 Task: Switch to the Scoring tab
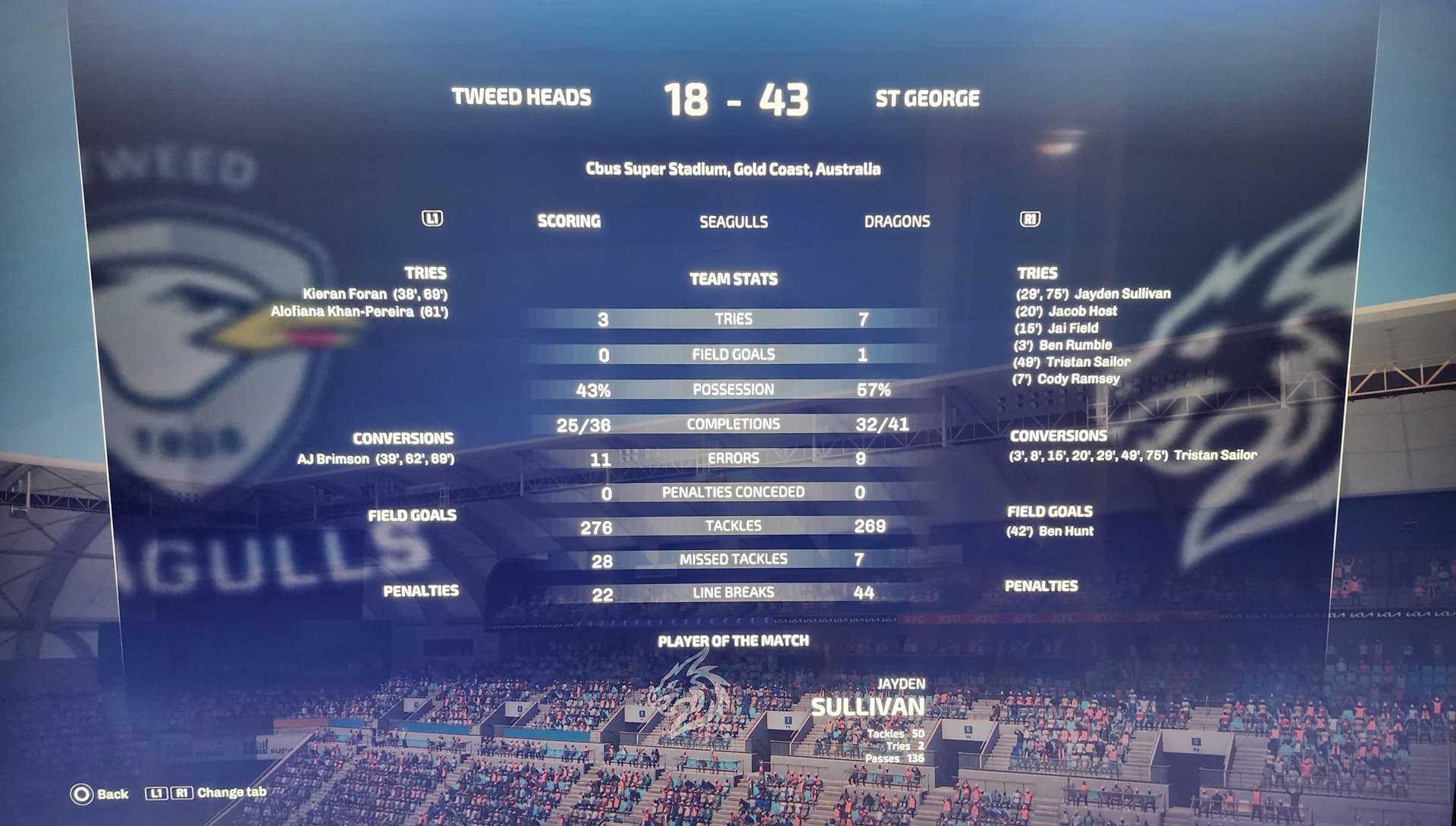(569, 221)
